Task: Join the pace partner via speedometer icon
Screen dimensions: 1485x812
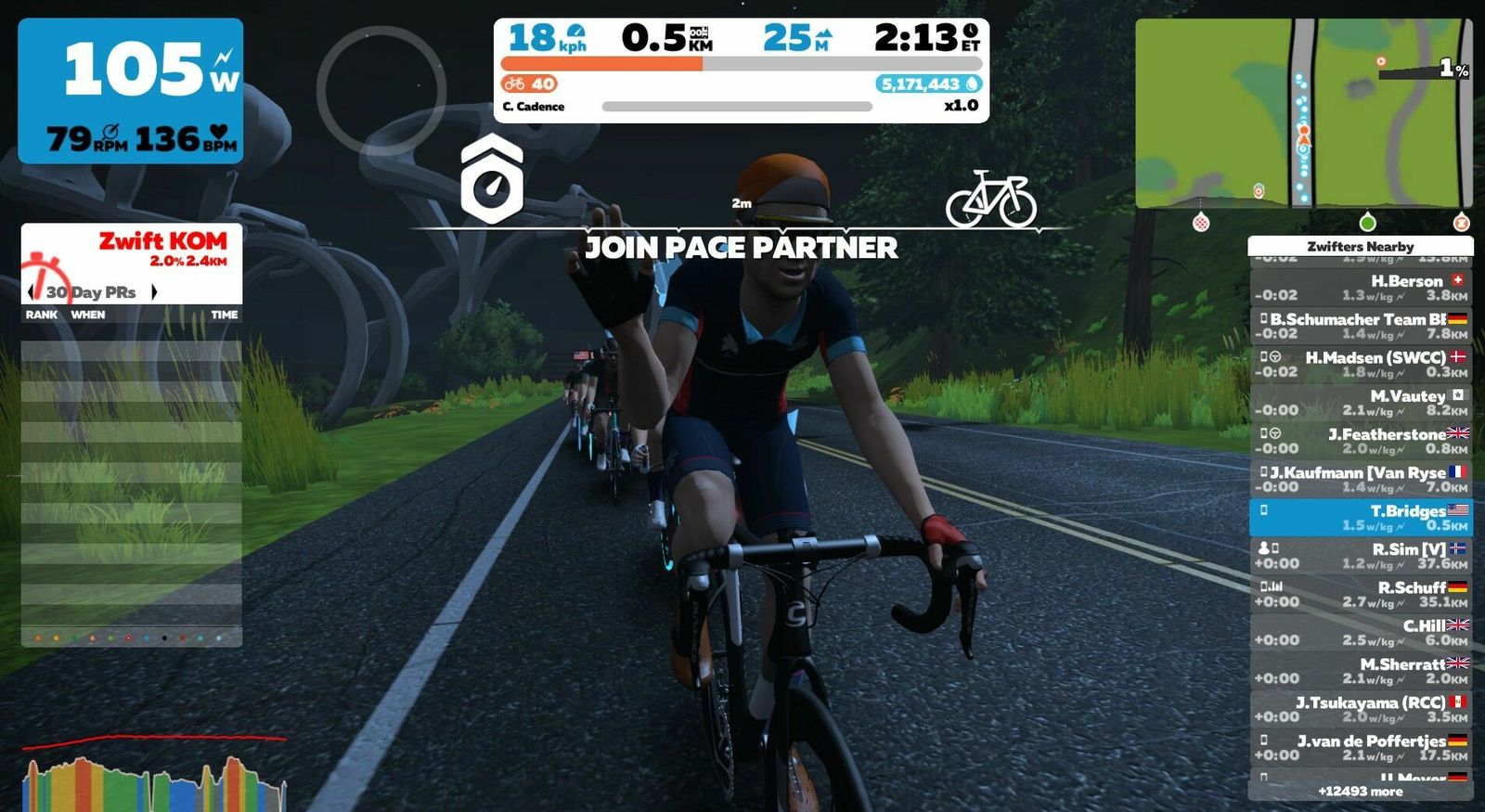Action: (492, 179)
